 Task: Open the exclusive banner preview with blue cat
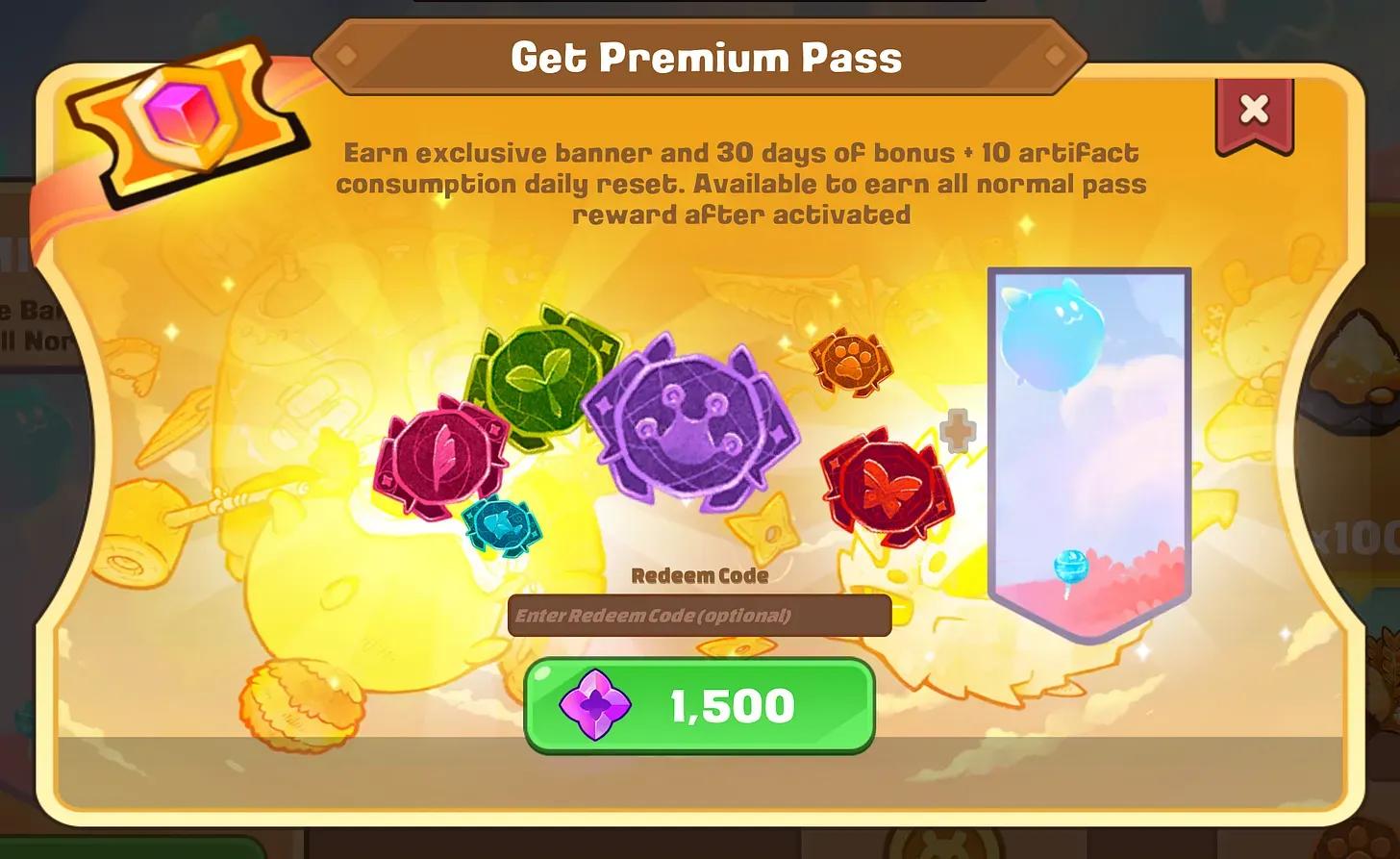coord(1087,442)
